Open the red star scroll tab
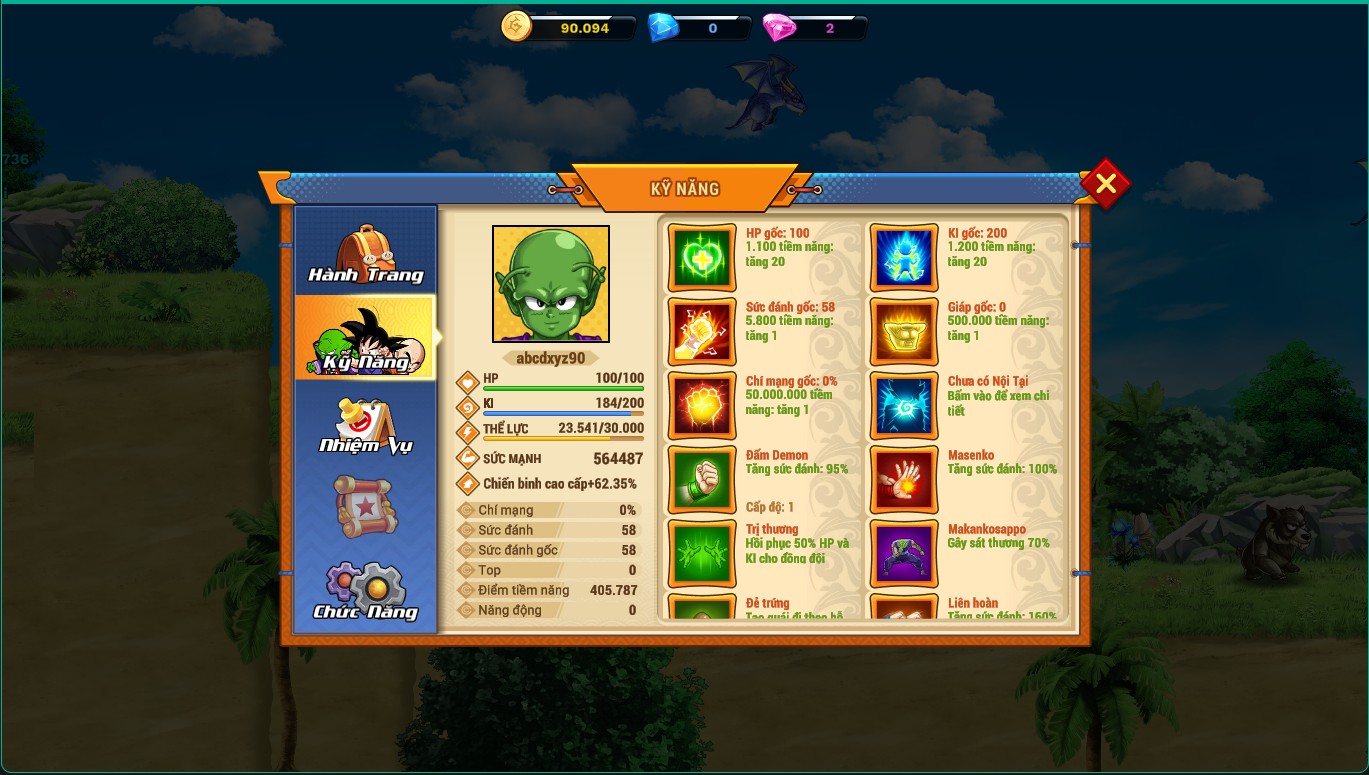The height and width of the screenshot is (775, 1369). pos(366,507)
